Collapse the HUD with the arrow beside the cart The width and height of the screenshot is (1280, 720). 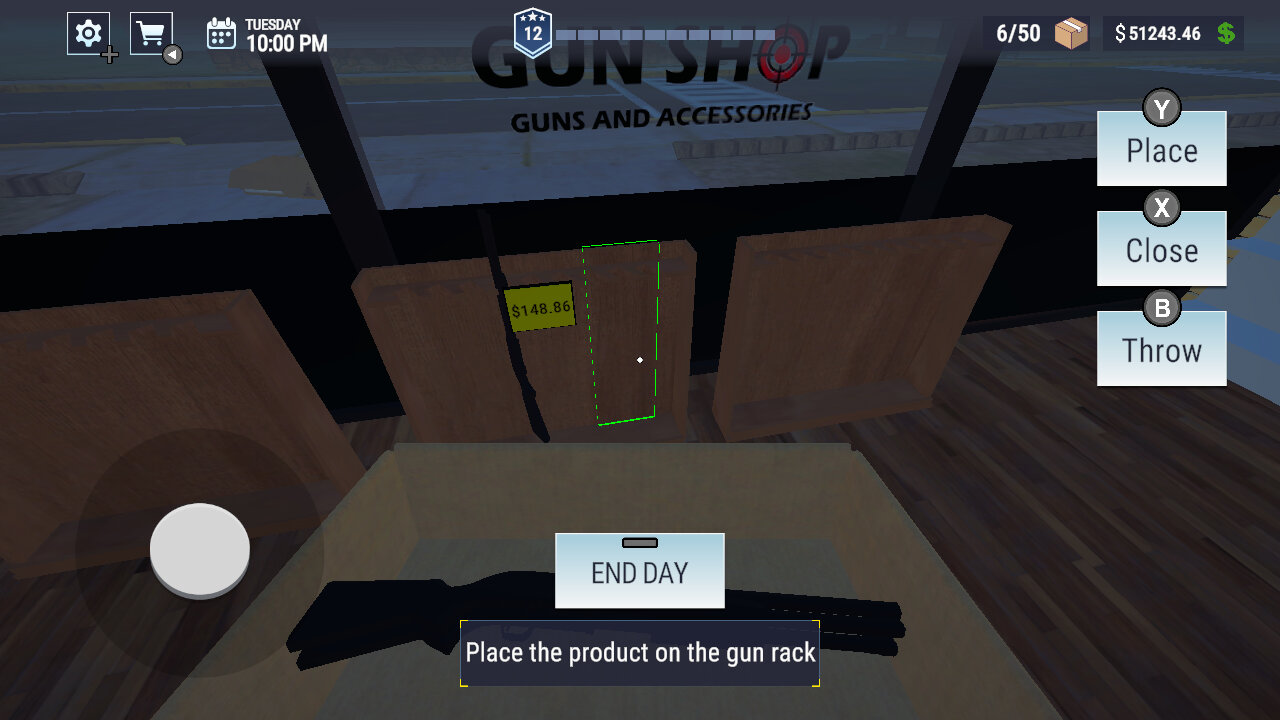(x=173, y=54)
